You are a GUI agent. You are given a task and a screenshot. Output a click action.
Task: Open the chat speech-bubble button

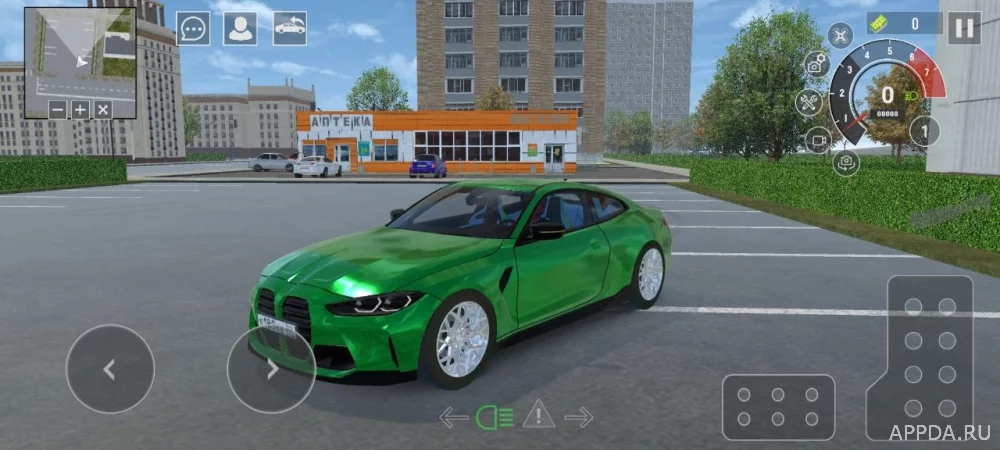point(193,28)
